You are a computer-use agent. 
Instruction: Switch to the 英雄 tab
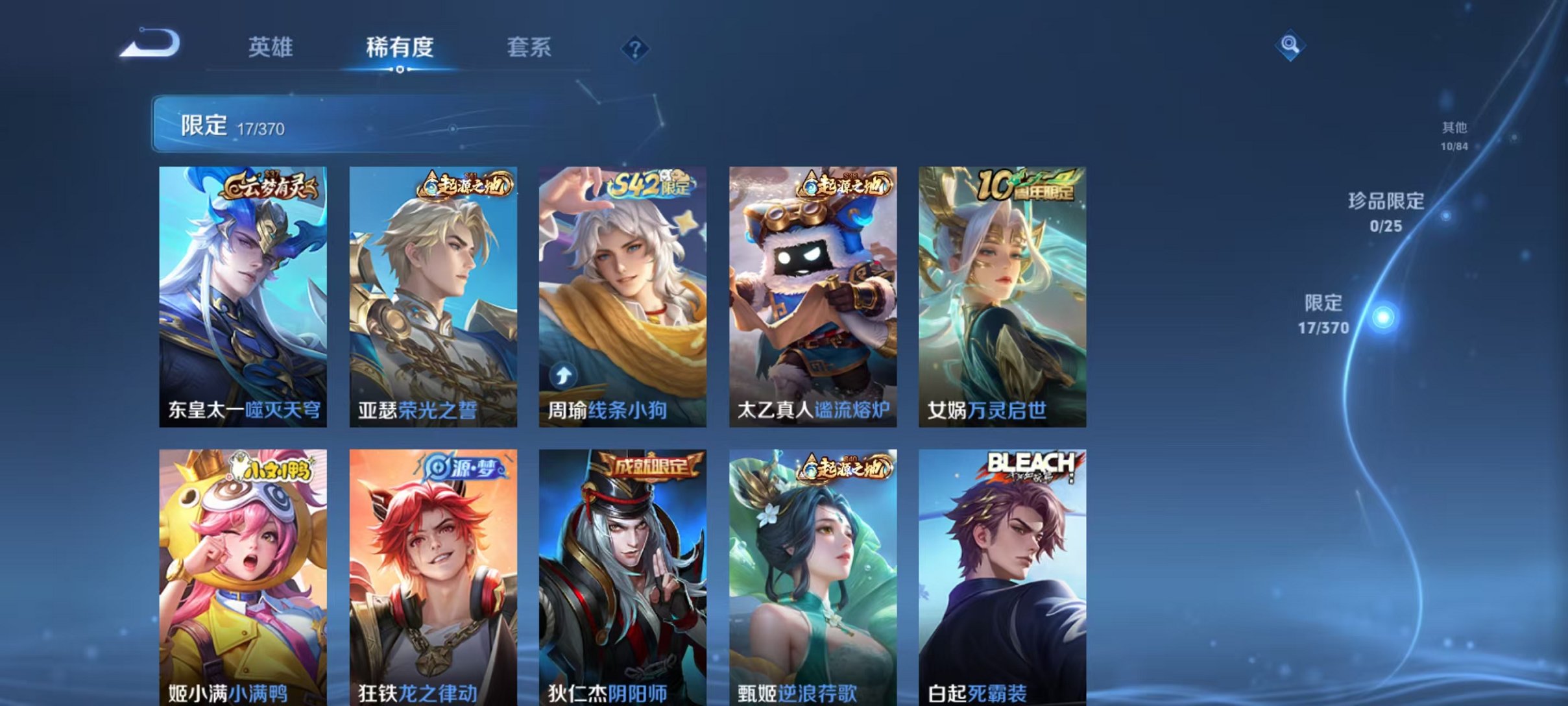[x=271, y=47]
